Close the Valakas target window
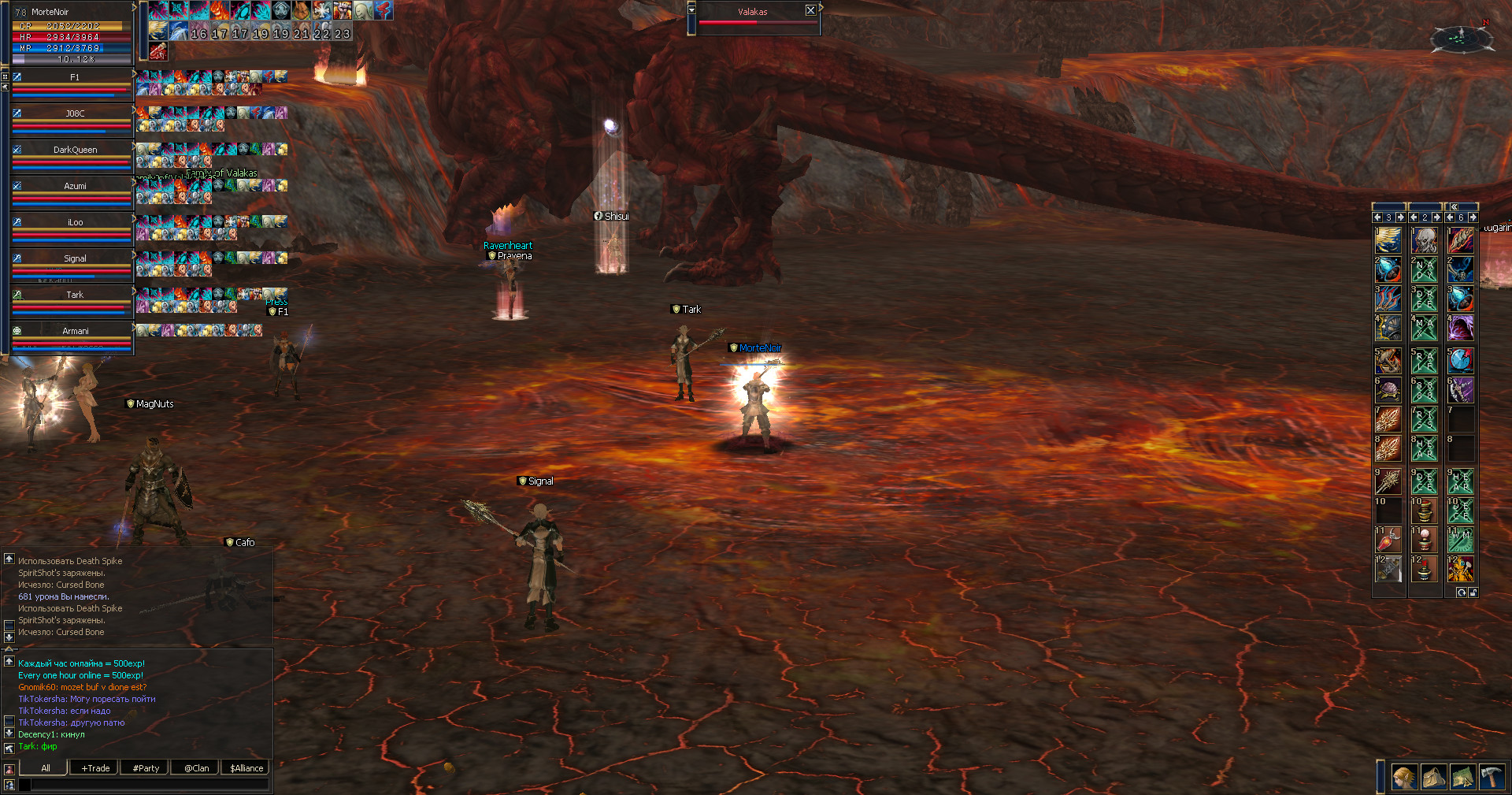The height and width of the screenshot is (795, 1512). (810, 10)
